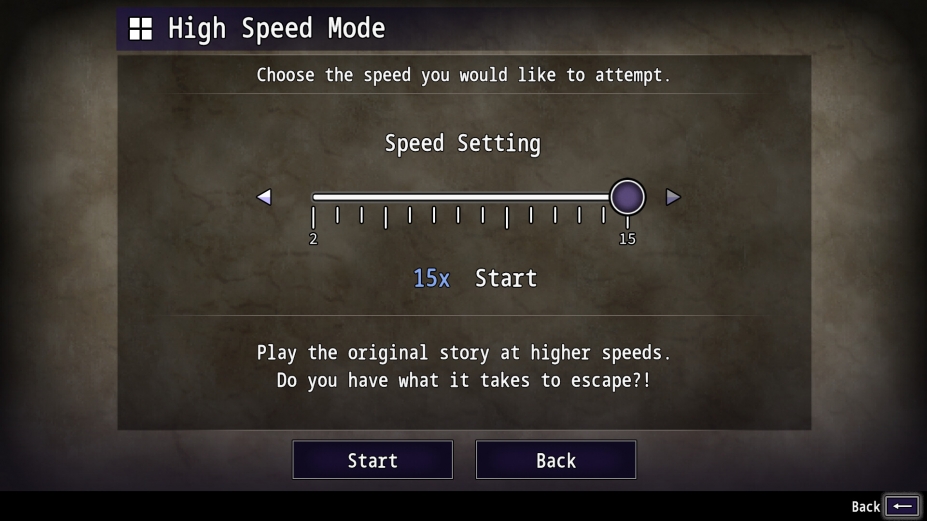
Task: Click the purple speed slider knob
Action: pos(627,197)
